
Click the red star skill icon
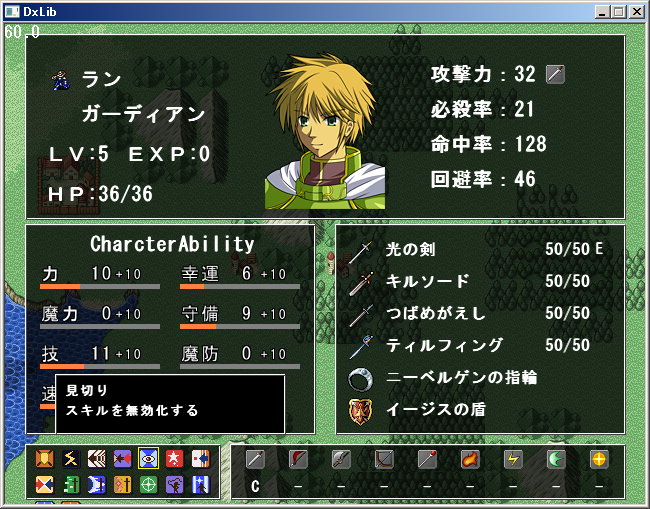coord(174,459)
